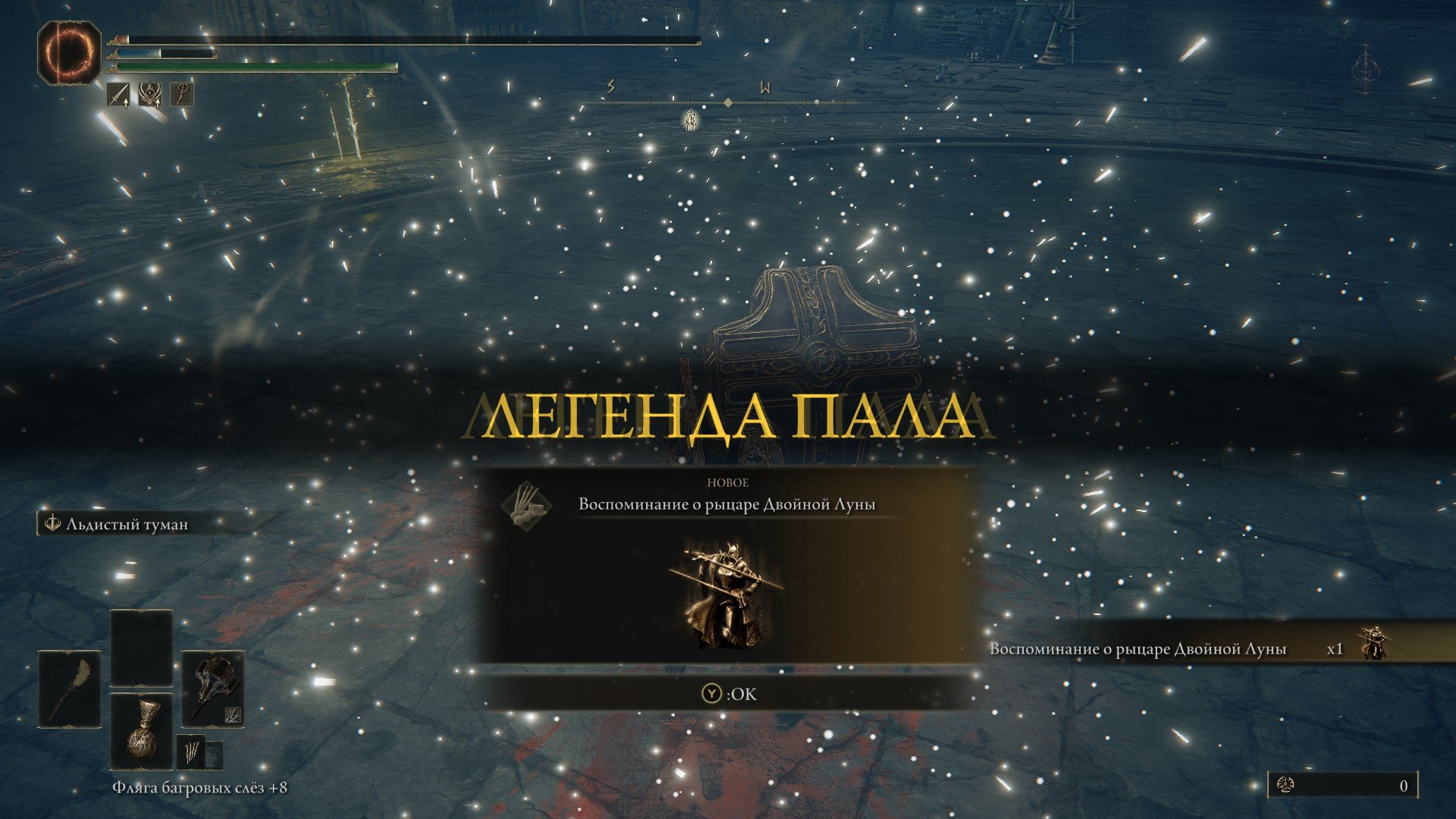This screenshot has width=1456, height=819.
Task: Click the glowing rune arc portrait icon
Action: pyautogui.click(x=69, y=52)
